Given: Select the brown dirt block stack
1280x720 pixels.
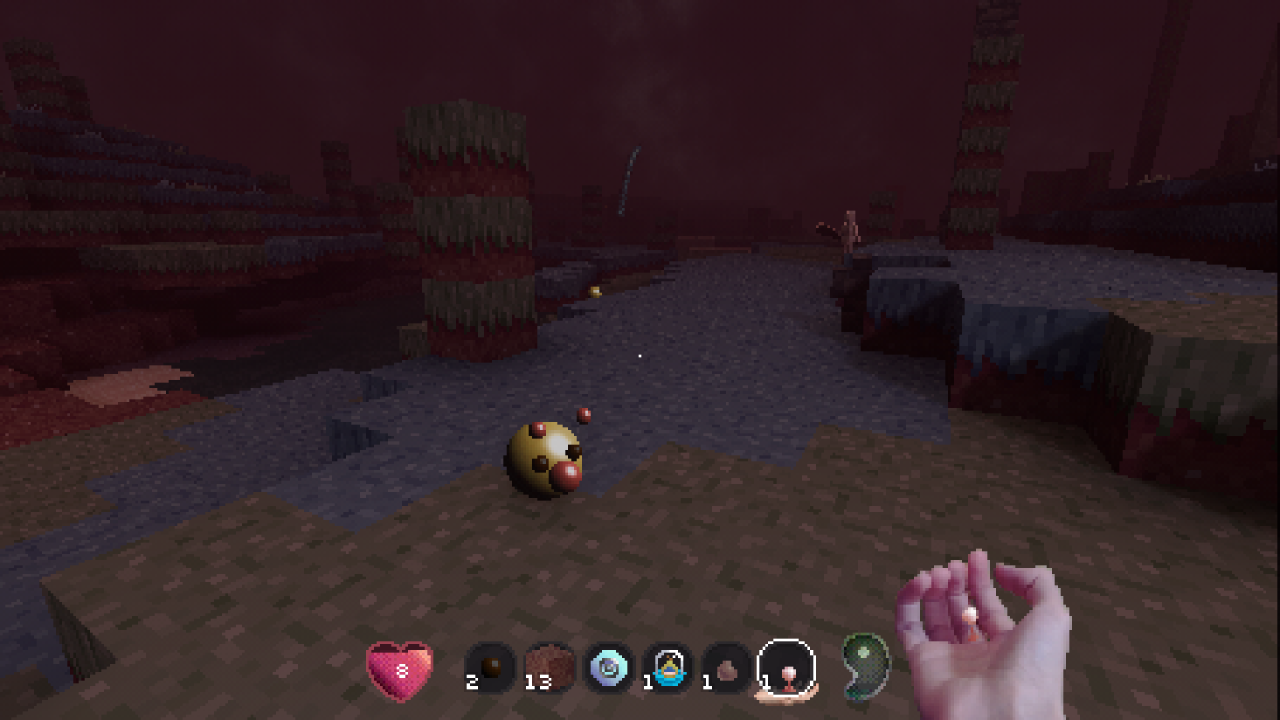Looking at the screenshot, I should [x=549, y=668].
